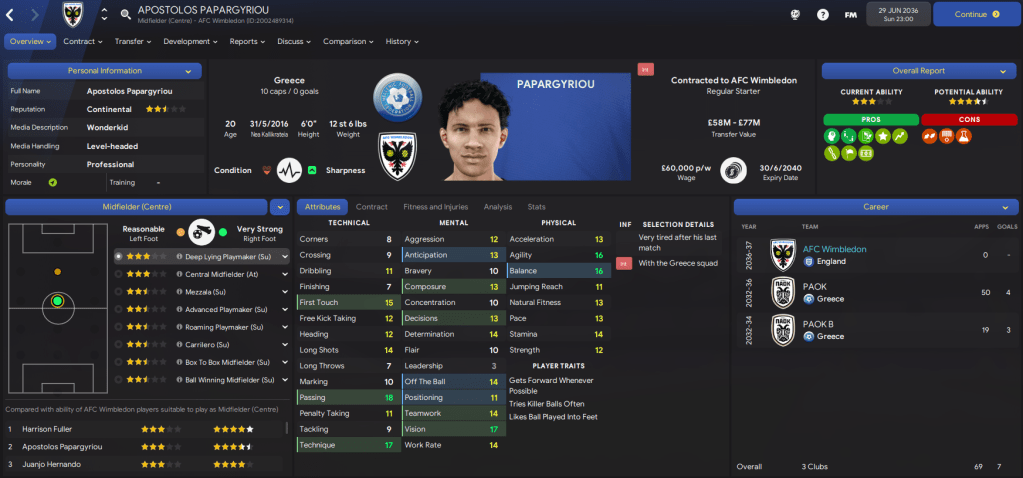
Task: Go back with the left arrow
Action: click(x=10, y=14)
